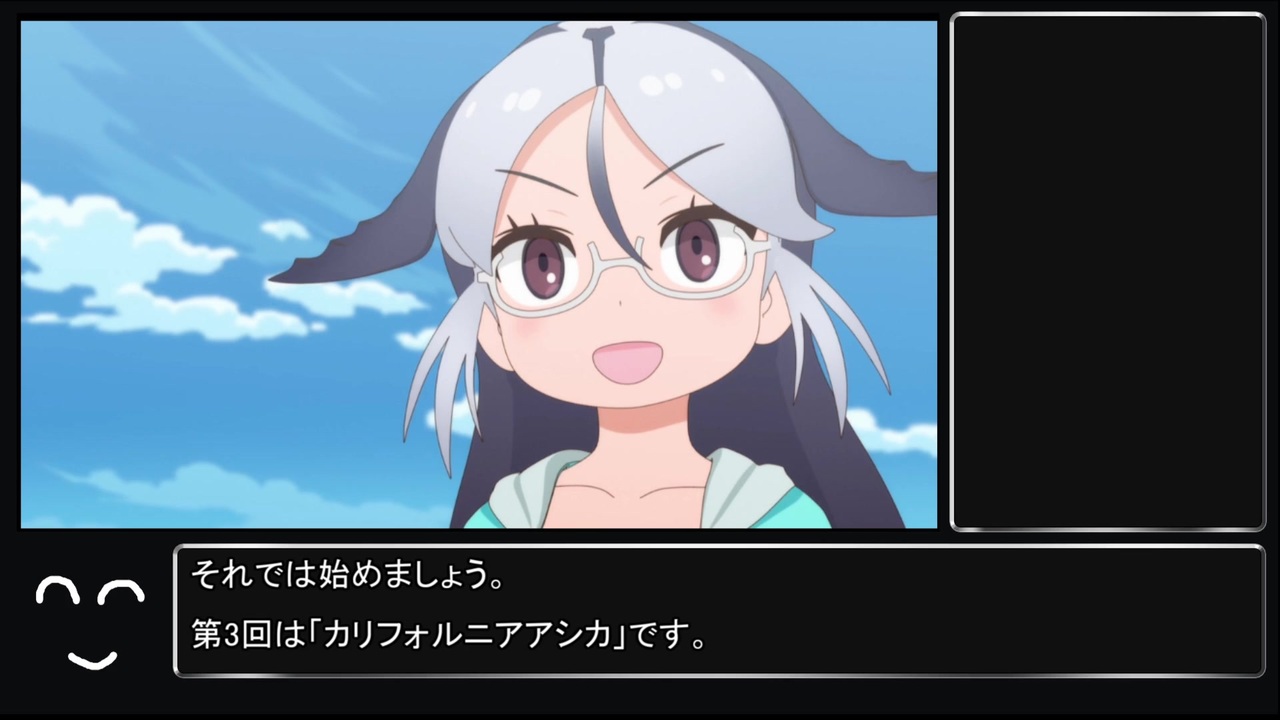The image size is (1280, 720).
Task: Click the silver border of the sidebar panel
Action: coord(1108,13)
